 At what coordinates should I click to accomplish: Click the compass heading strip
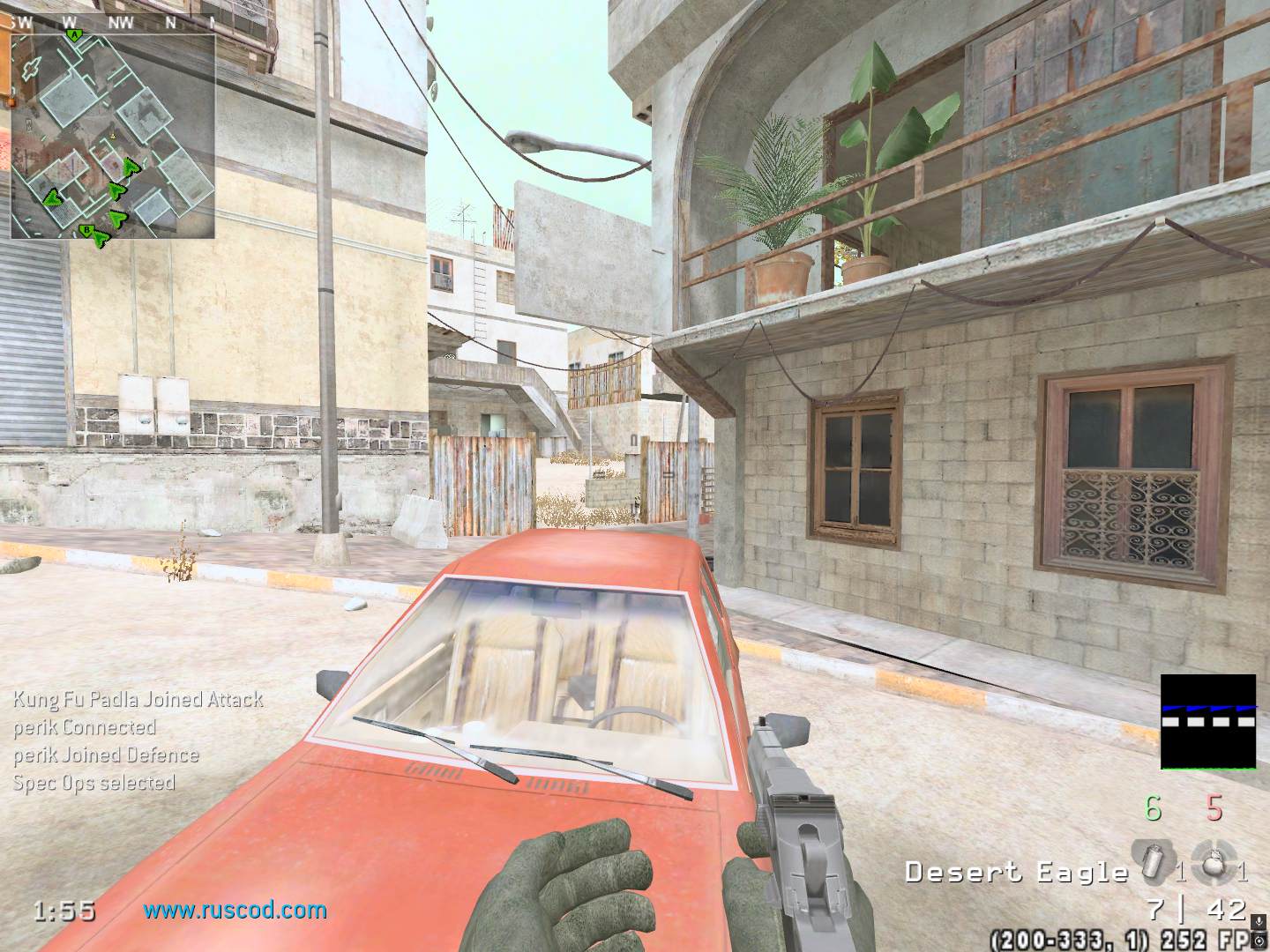pyautogui.click(x=113, y=23)
